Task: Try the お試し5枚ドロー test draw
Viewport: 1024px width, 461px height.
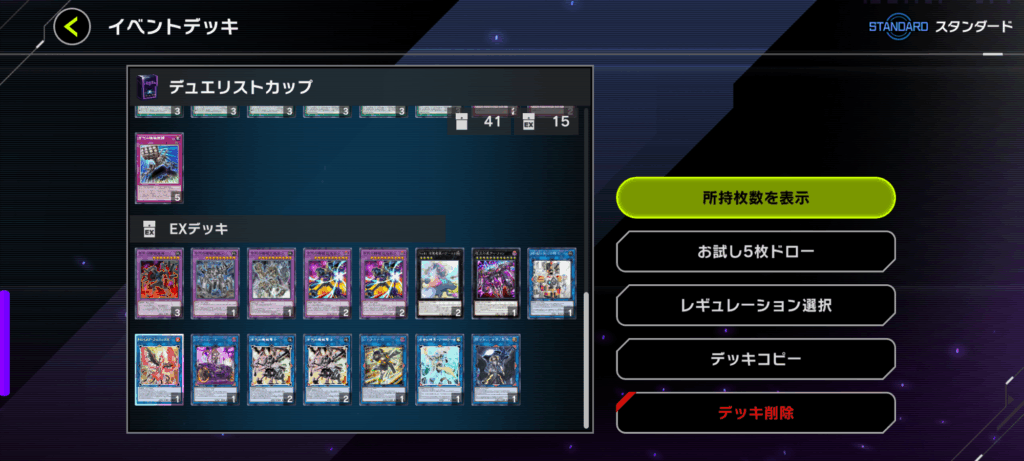Action: (755, 252)
